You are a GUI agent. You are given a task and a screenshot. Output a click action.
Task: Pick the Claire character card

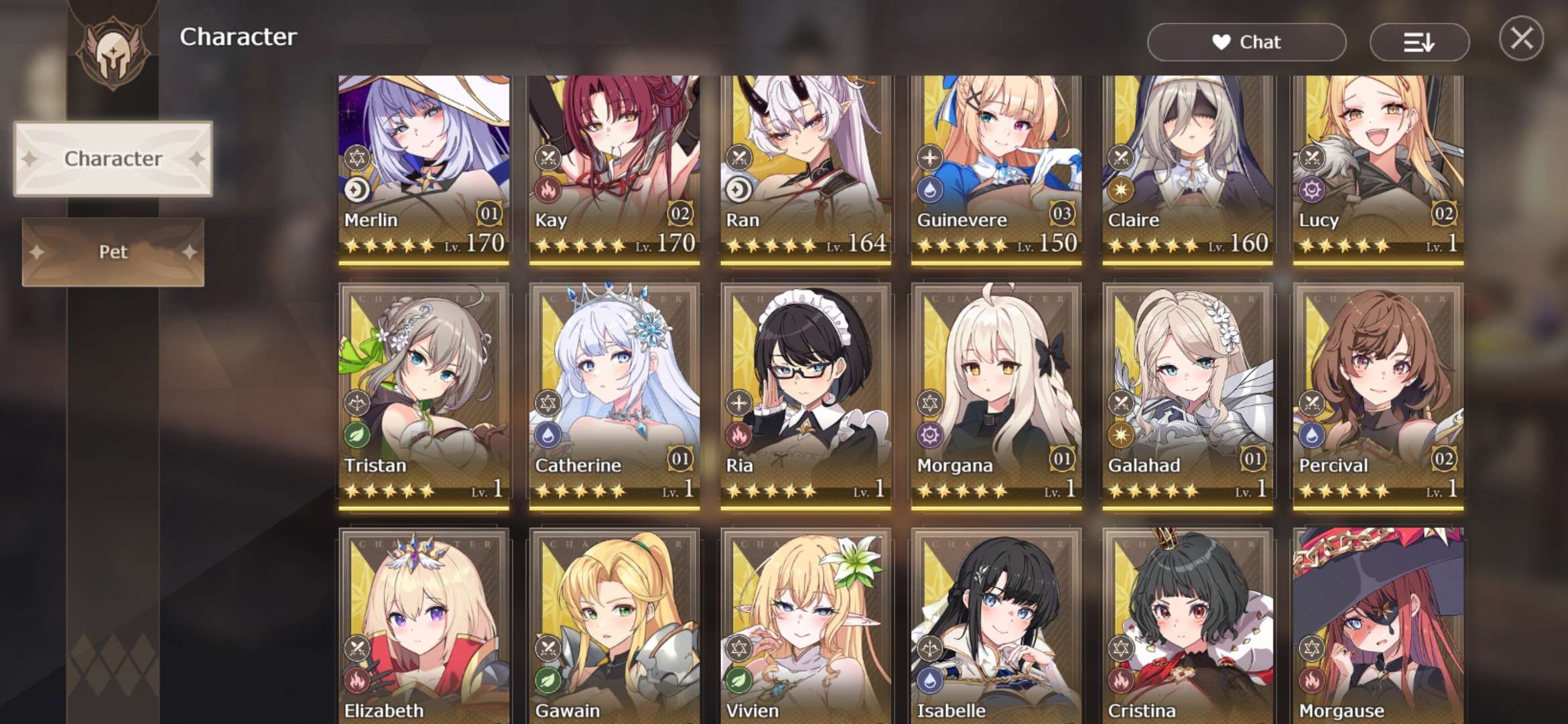point(1187,168)
